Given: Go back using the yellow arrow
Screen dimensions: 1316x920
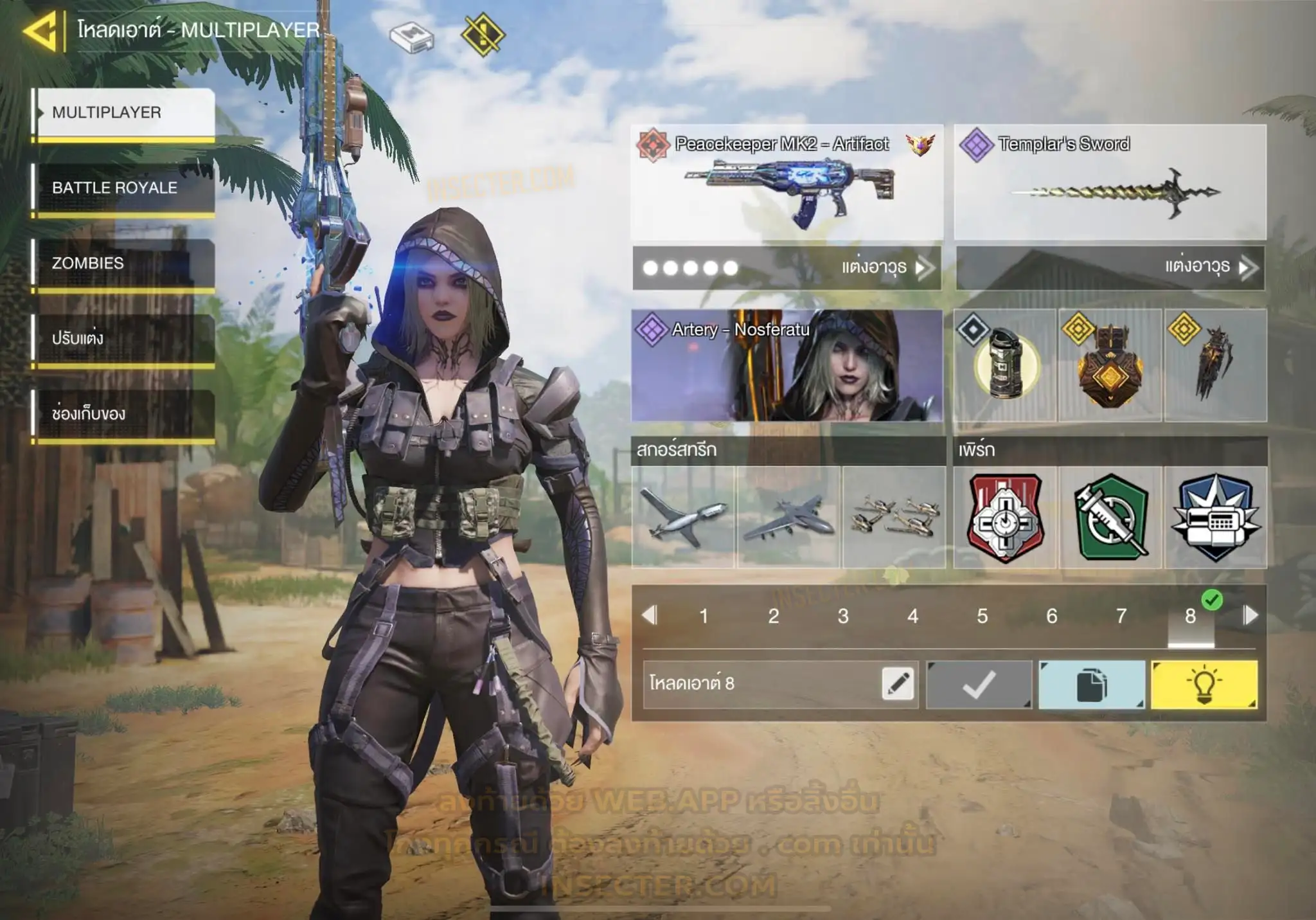Looking at the screenshot, I should click(42, 30).
